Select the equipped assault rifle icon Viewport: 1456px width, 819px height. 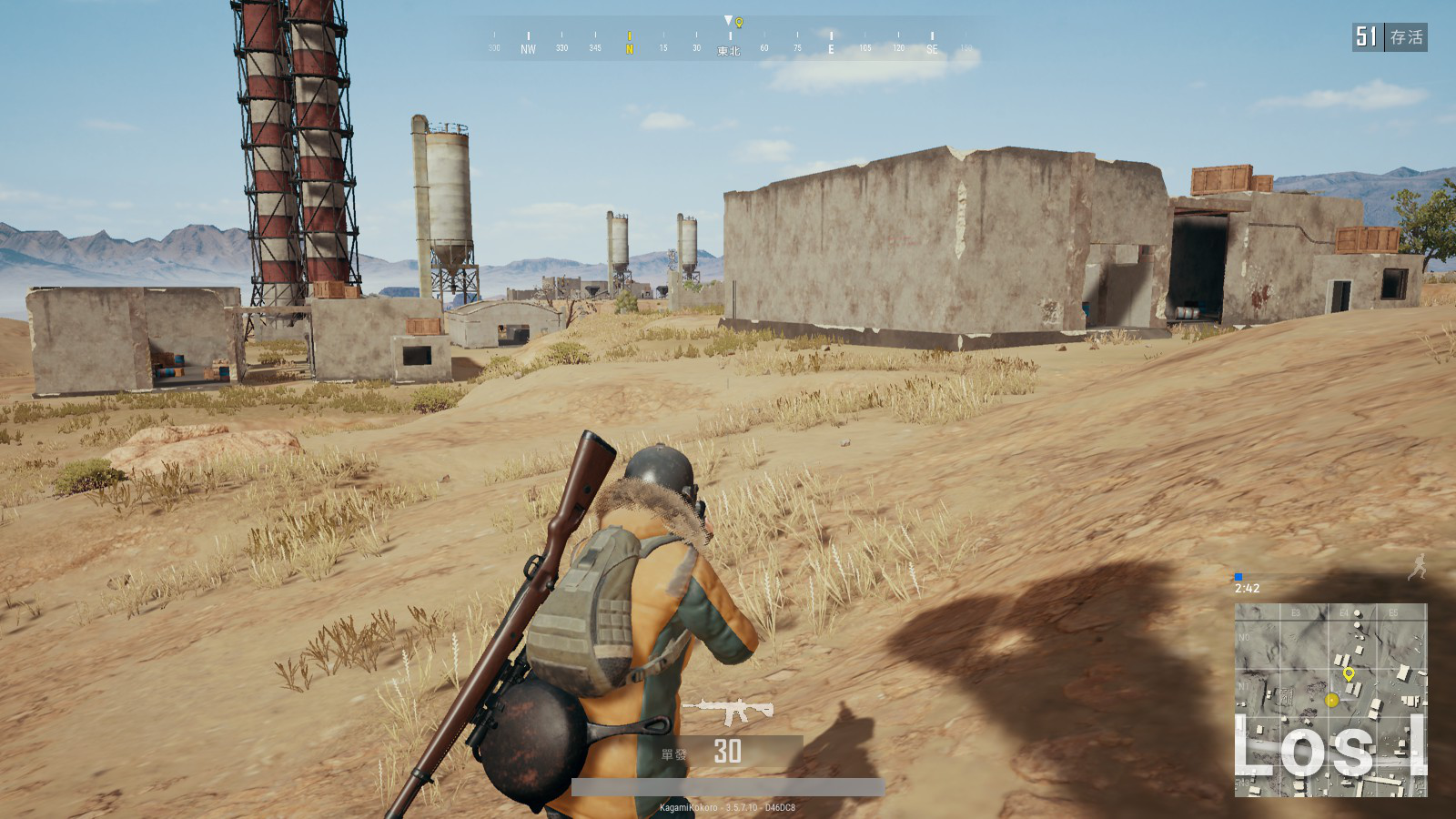(727, 710)
